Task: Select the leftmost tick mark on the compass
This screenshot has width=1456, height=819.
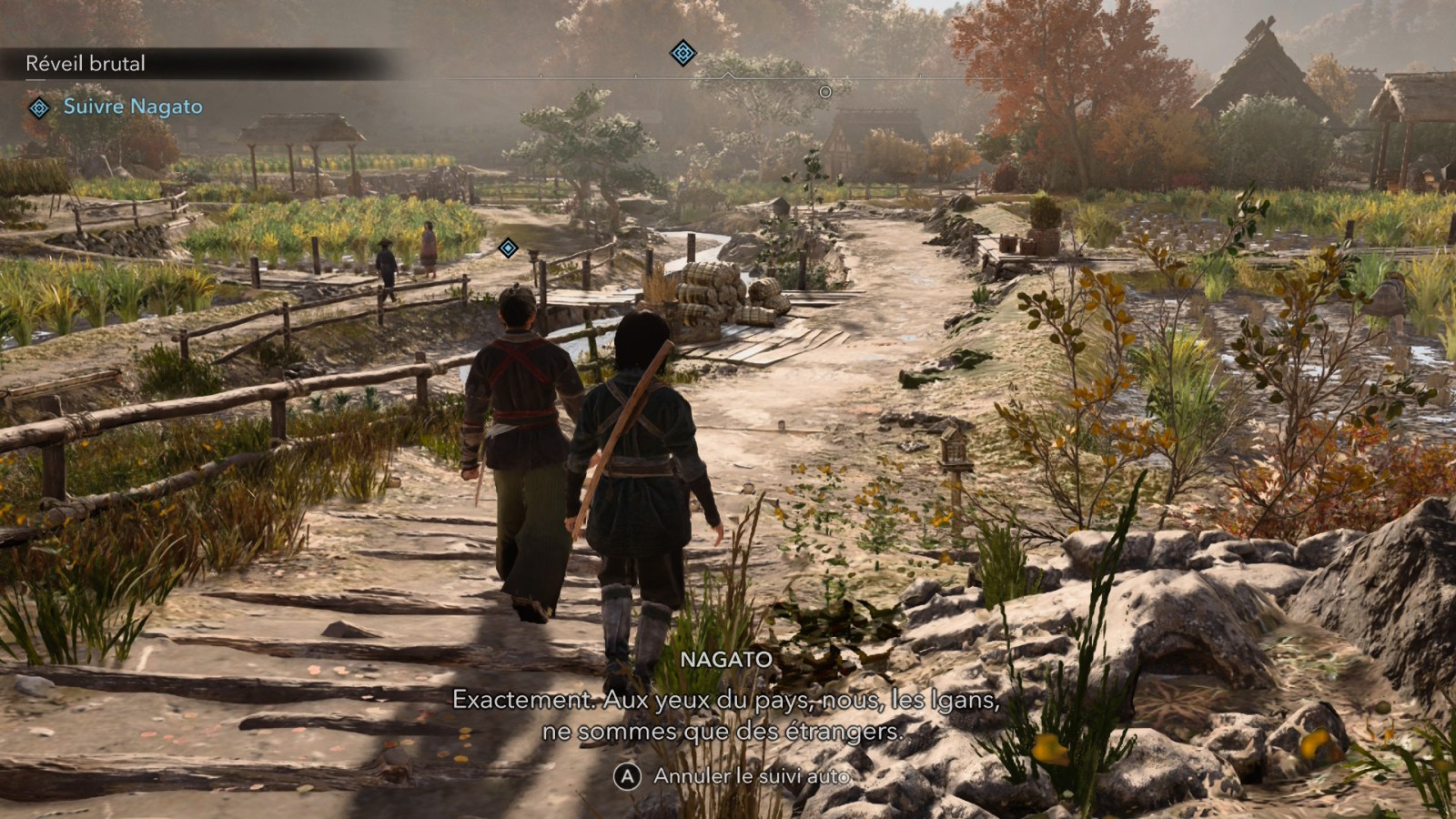Action: click(x=539, y=75)
